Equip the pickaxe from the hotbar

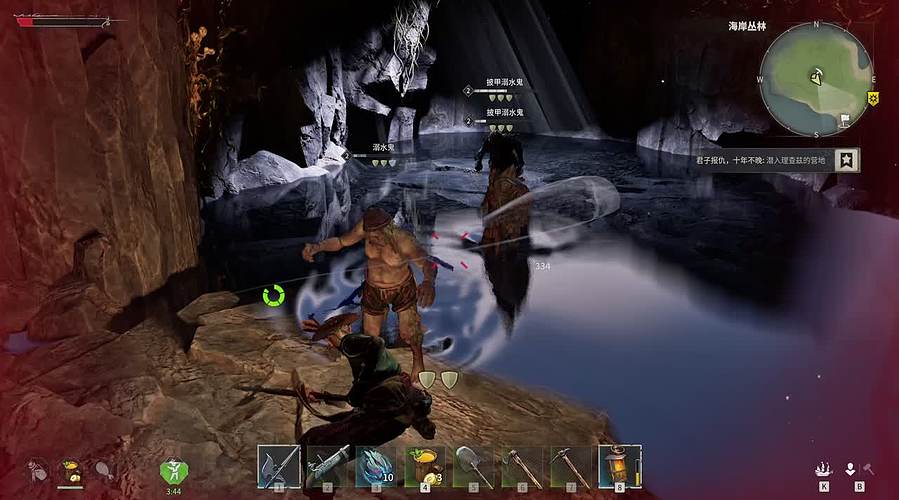click(571, 466)
